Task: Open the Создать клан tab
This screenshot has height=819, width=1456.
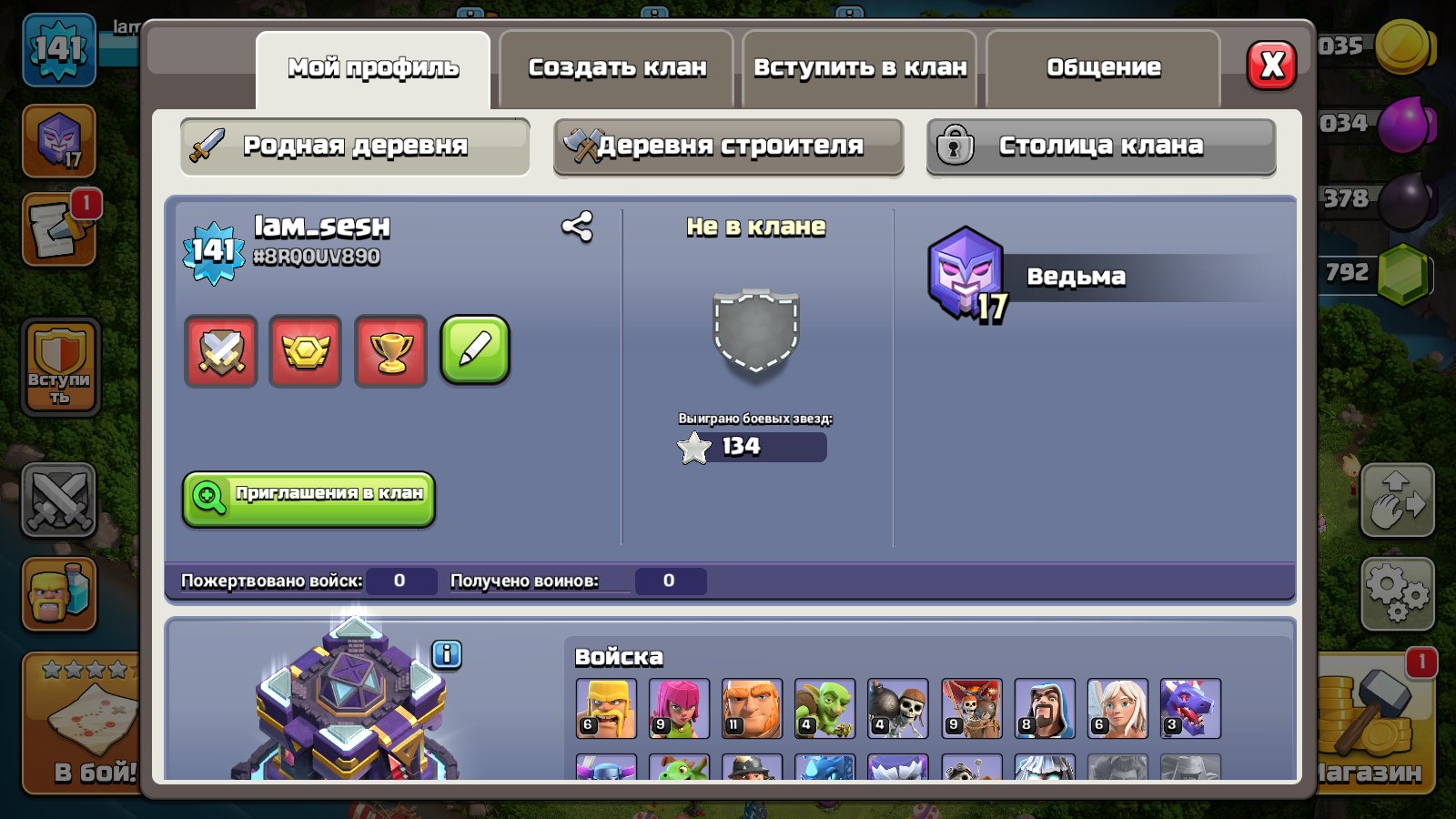Action: click(x=615, y=66)
